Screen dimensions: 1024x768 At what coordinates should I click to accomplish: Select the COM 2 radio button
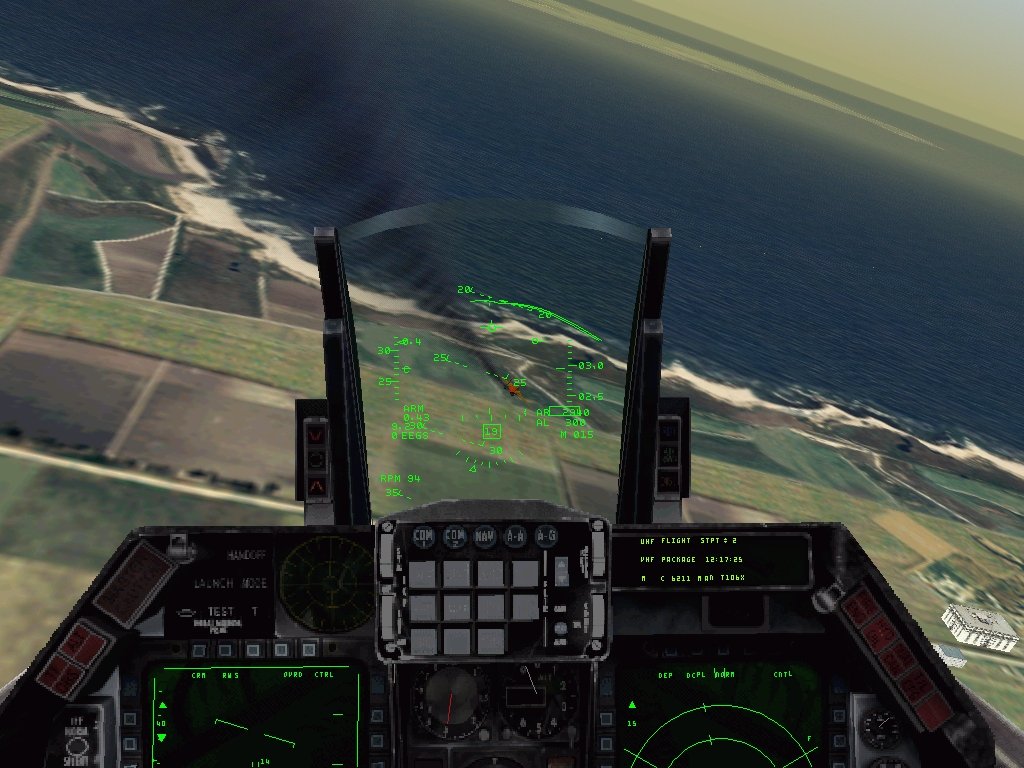click(x=454, y=537)
